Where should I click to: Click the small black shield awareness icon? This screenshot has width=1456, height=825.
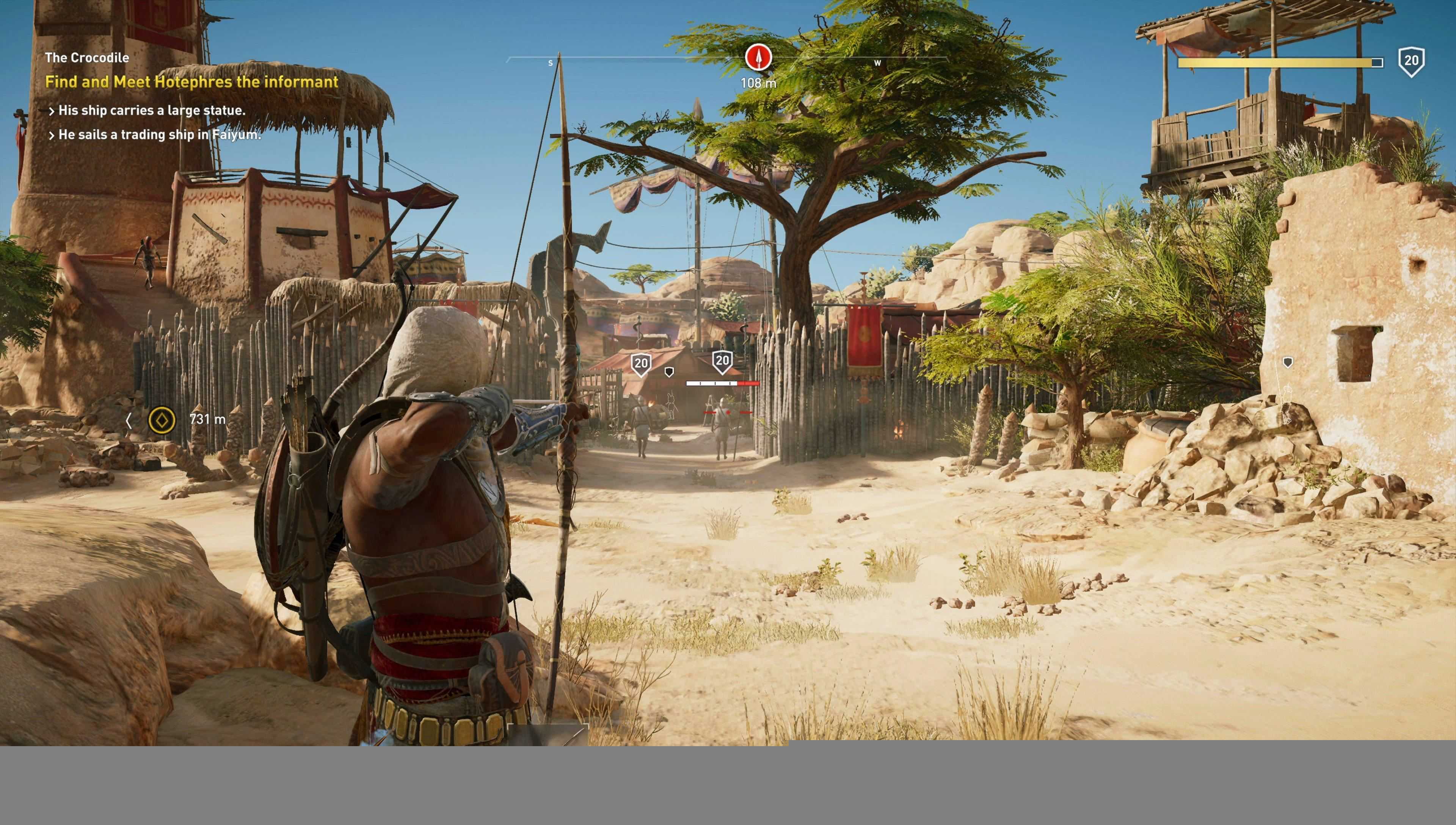[669, 372]
